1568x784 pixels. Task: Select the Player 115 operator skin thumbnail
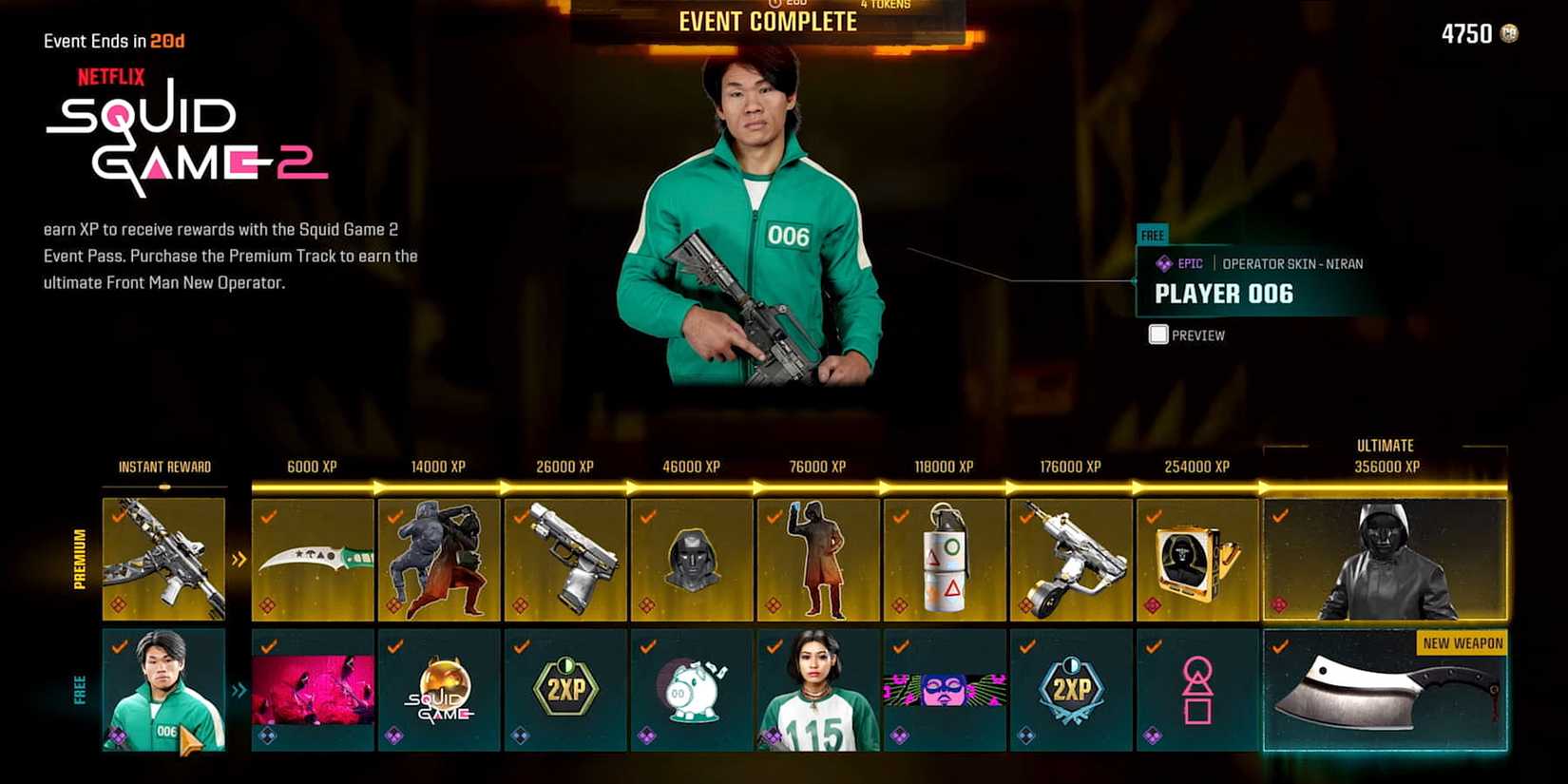[x=817, y=689]
